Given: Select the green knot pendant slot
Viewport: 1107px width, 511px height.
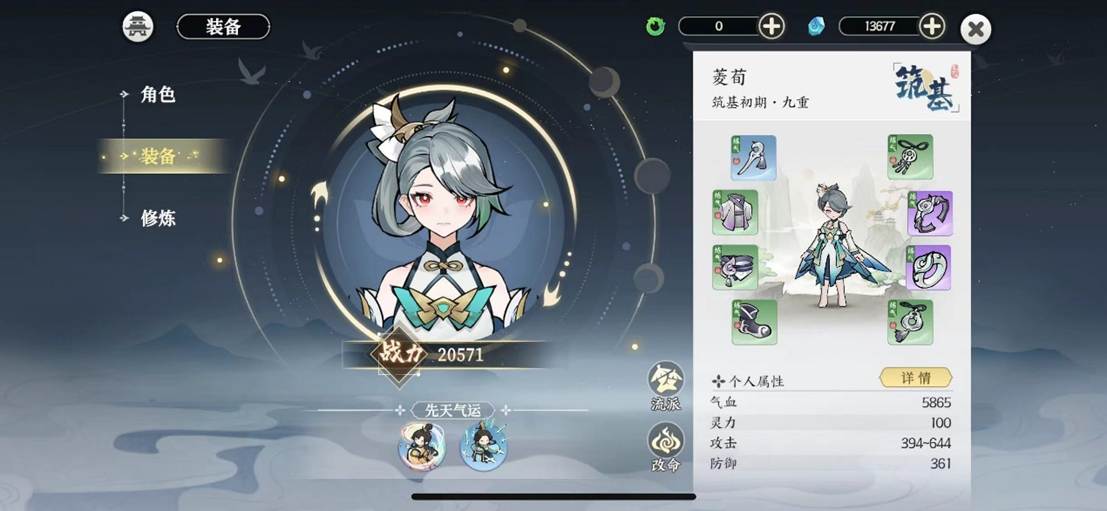Looking at the screenshot, I should tap(910, 158).
